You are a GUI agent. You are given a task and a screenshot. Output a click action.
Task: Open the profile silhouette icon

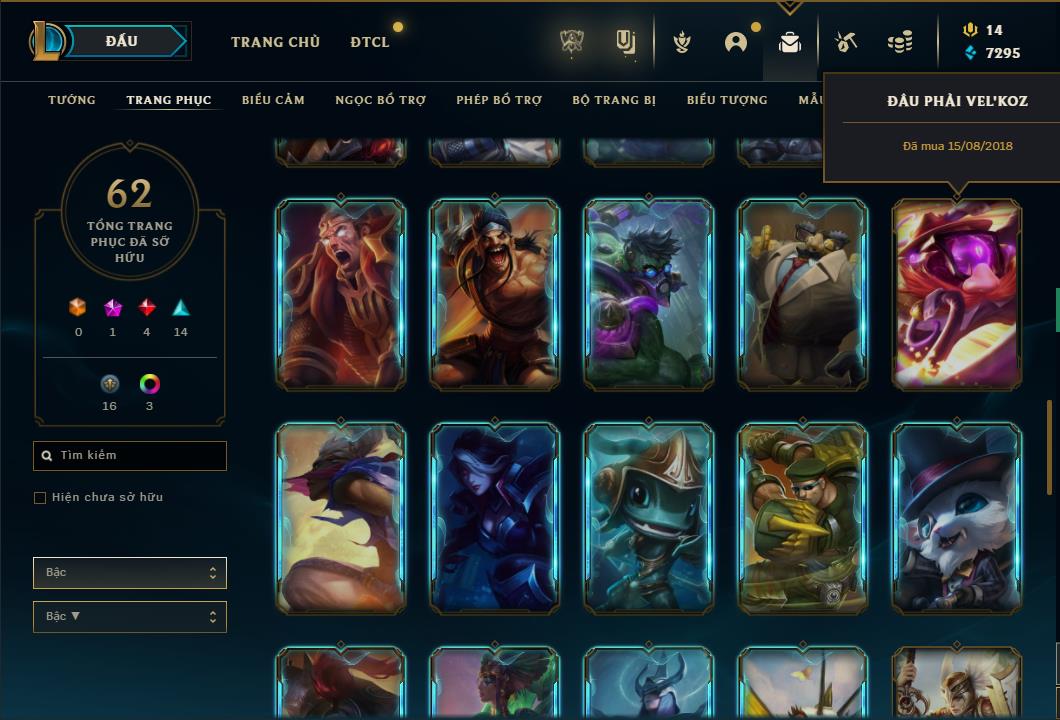click(736, 42)
